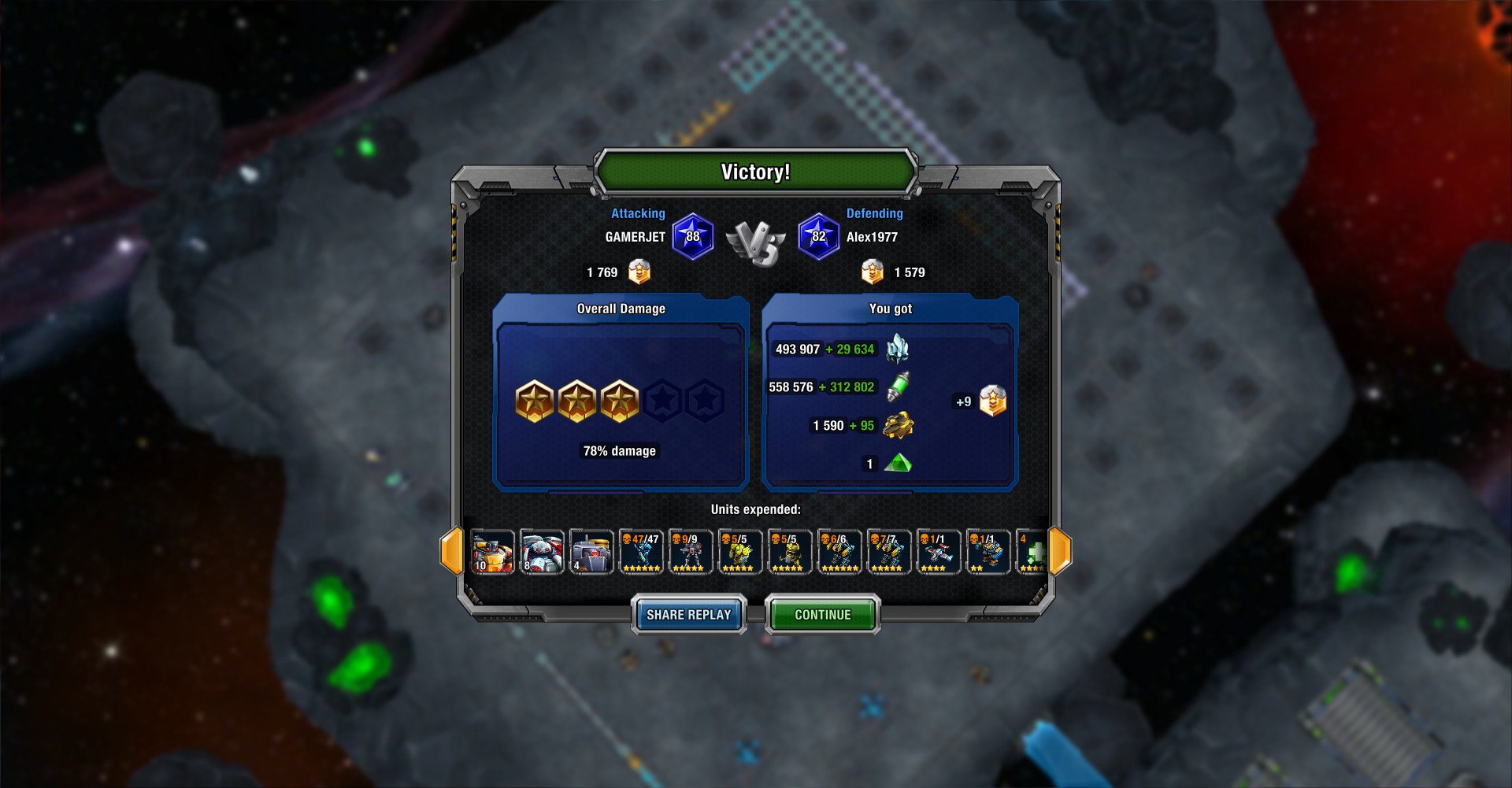Click the gold loot icon next to 1 590
The height and width of the screenshot is (788, 1512).
900,425
